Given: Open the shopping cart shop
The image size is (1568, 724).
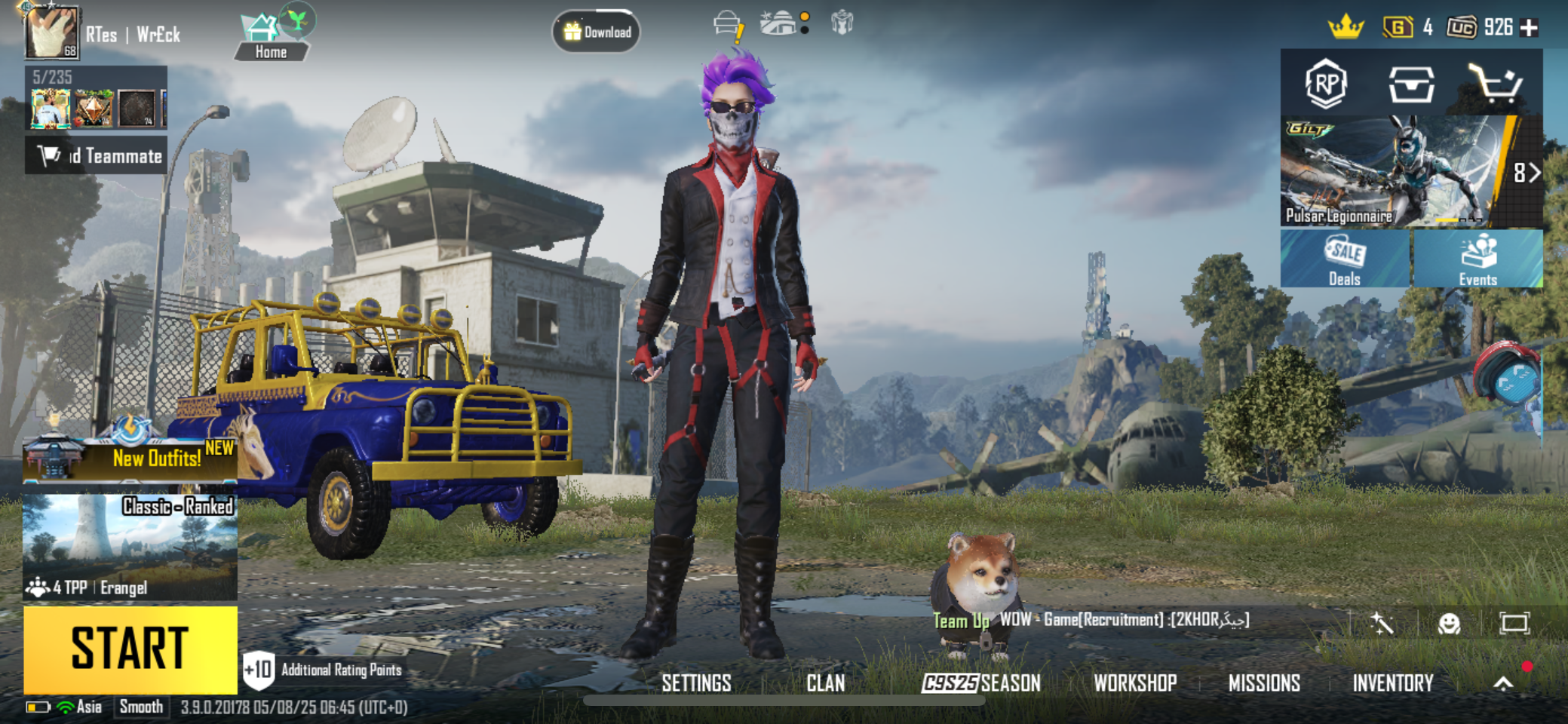Looking at the screenshot, I should point(1494,83).
